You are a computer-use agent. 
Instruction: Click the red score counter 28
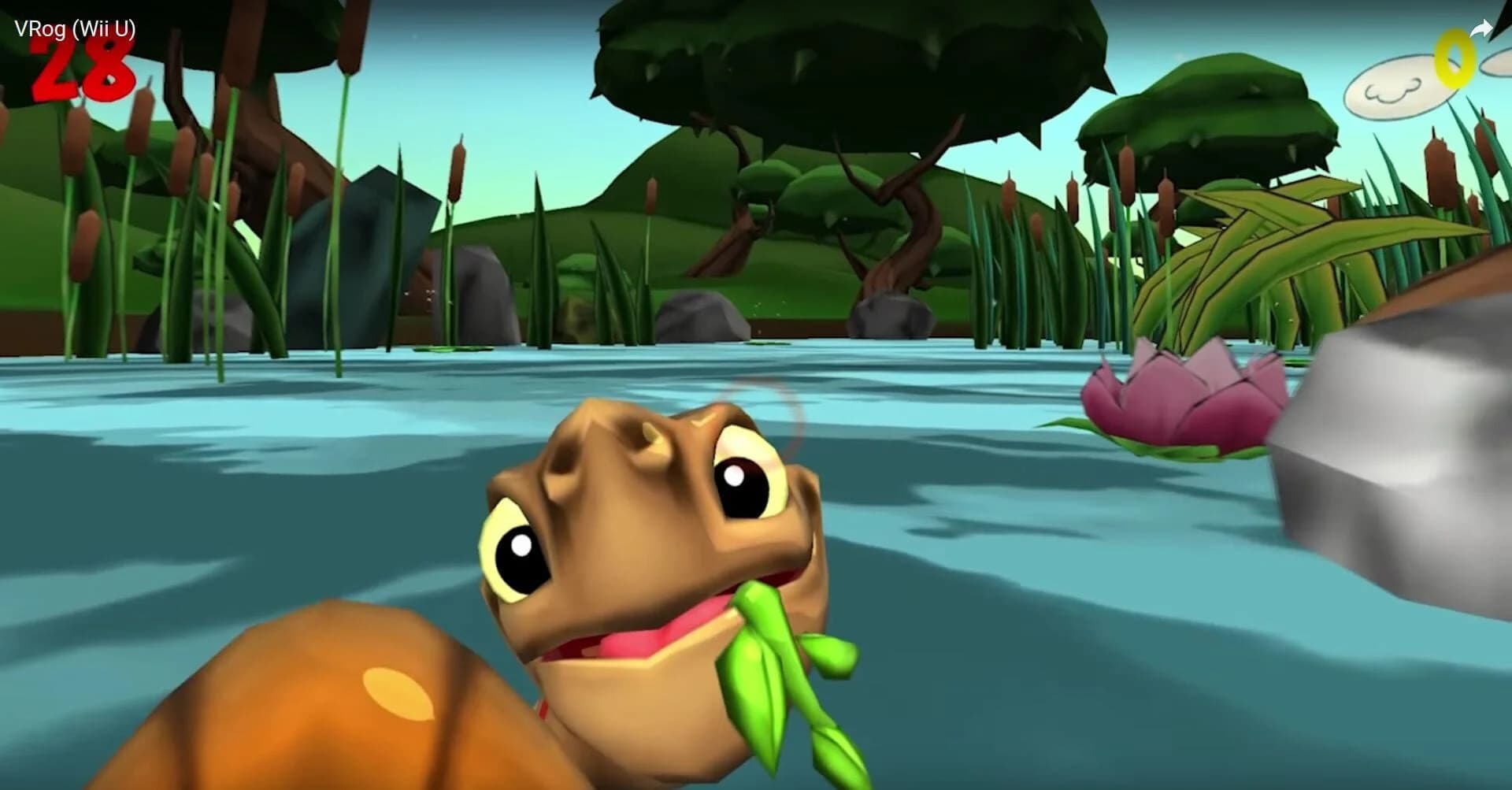click(x=83, y=71)
